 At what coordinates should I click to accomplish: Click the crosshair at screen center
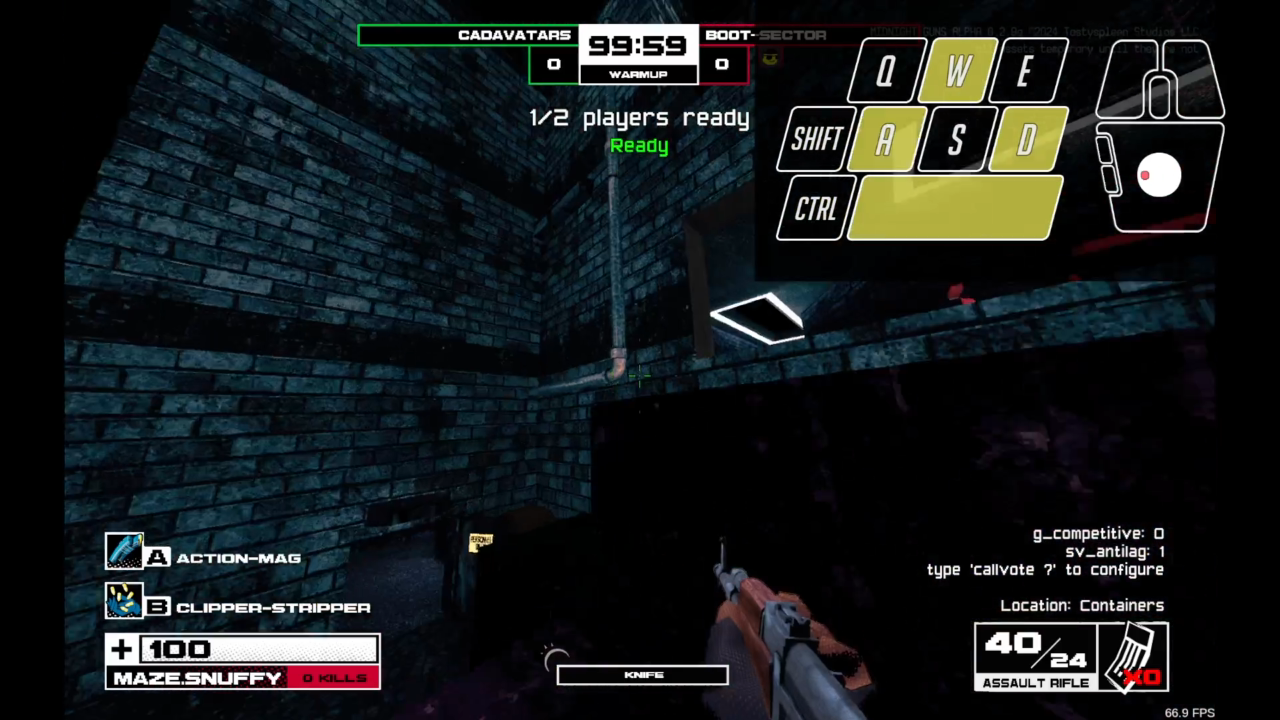click(x=638, y=375)
